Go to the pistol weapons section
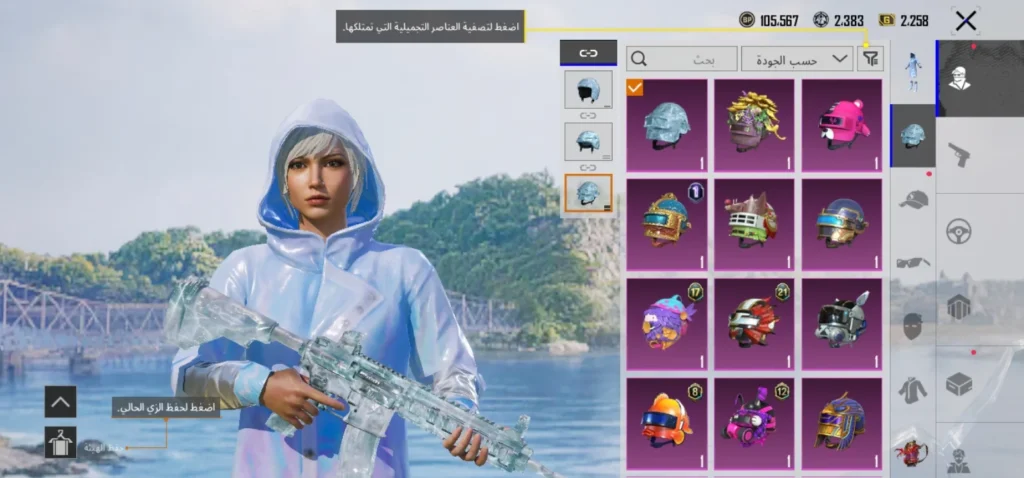 (x=959, y=154)
